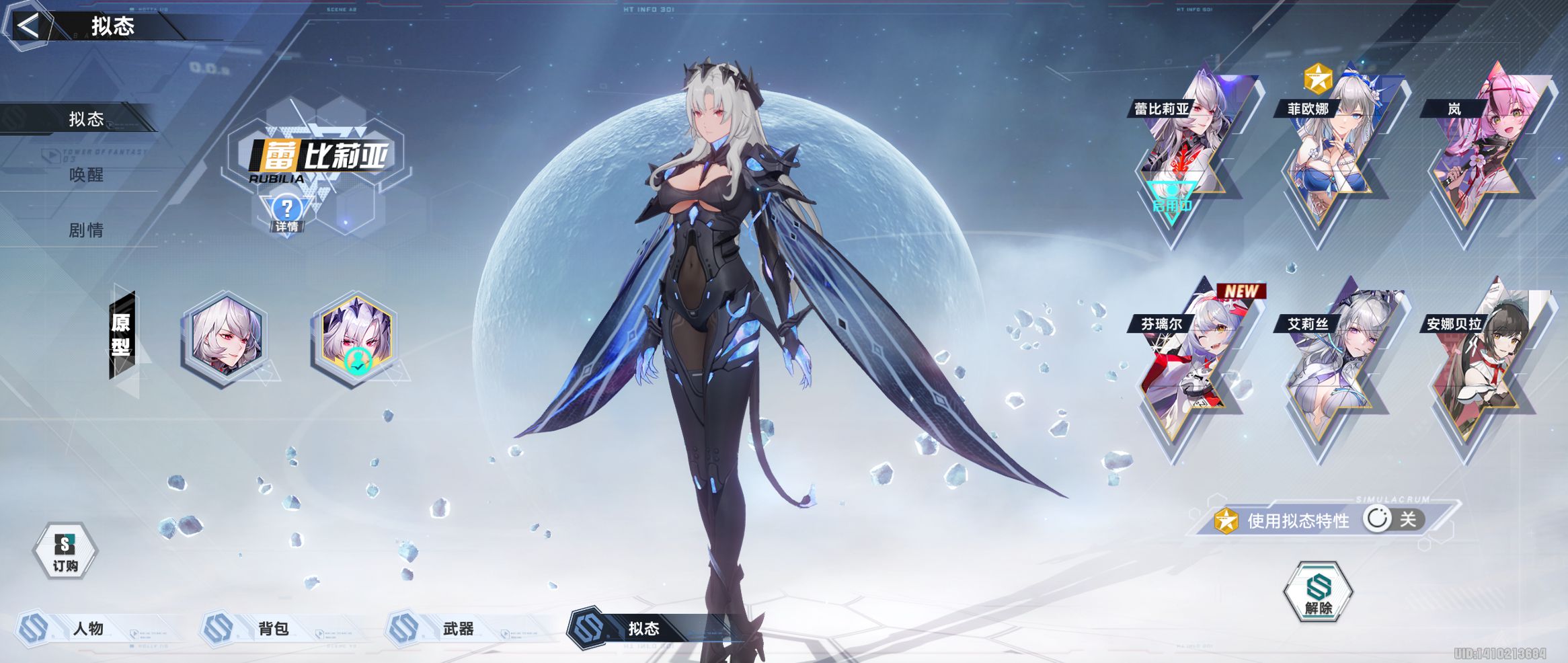Open the 背包 (Backpack) panel icon
The width and height of the screenshot is (1568, 663).
coord(217,629)
